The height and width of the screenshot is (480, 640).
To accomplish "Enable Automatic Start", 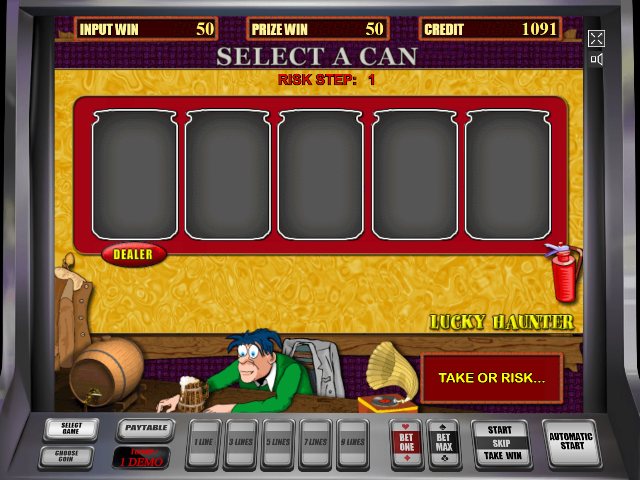I will click(x=571, y=442).
